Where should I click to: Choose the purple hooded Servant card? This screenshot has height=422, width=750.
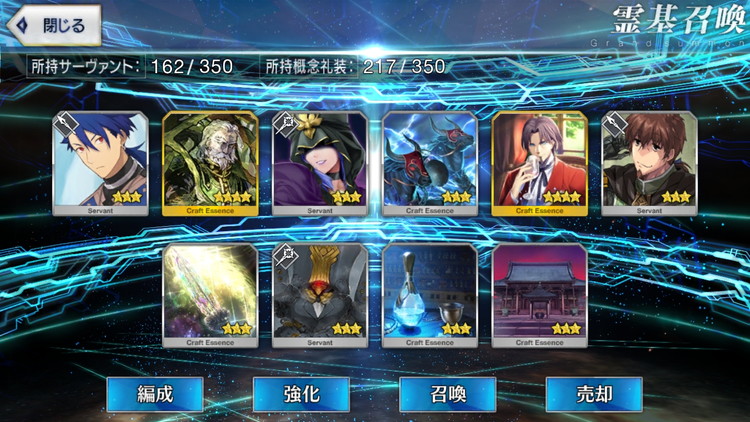pos(320,163)
